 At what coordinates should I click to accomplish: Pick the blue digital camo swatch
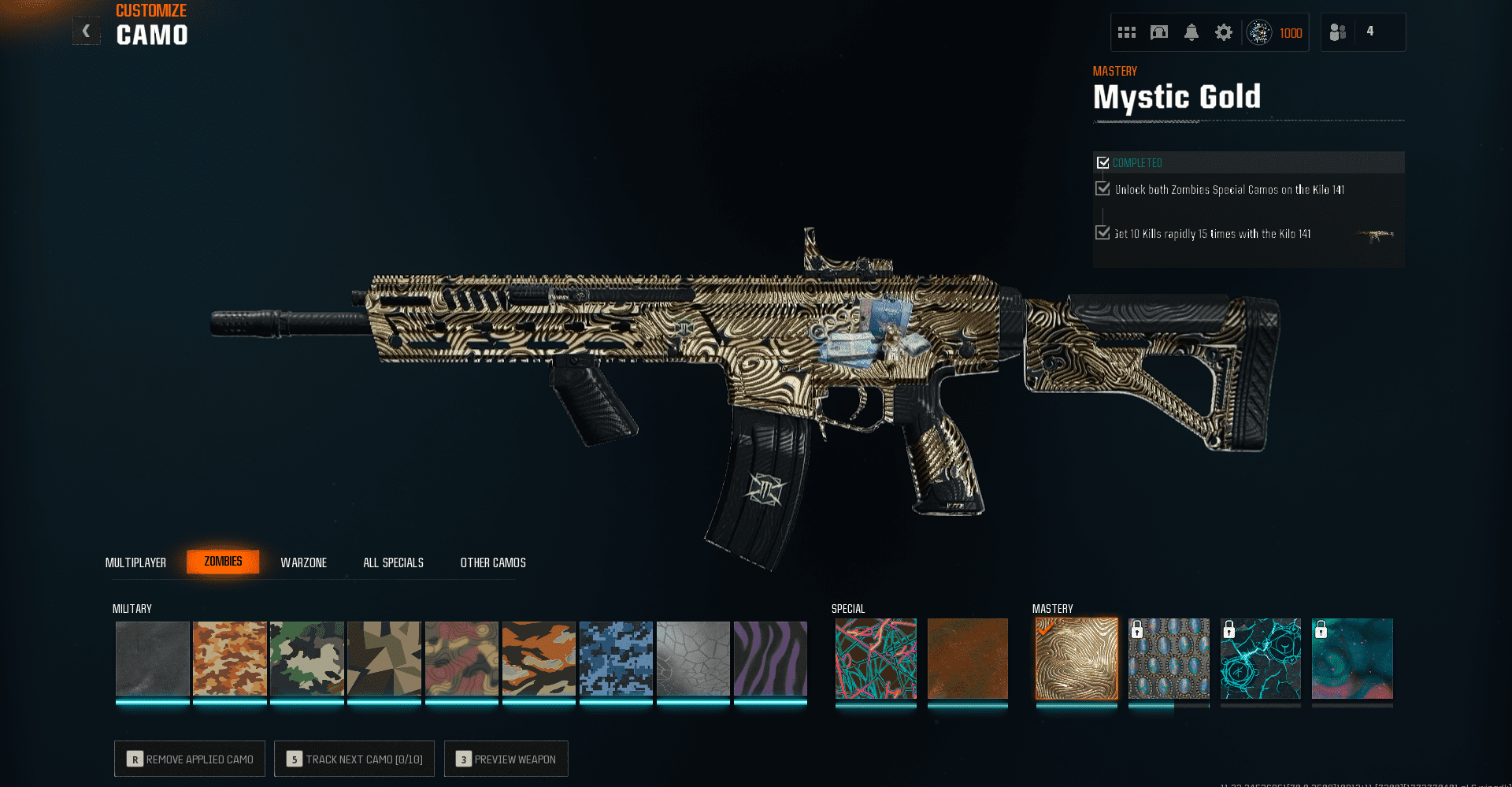[616, 659]
